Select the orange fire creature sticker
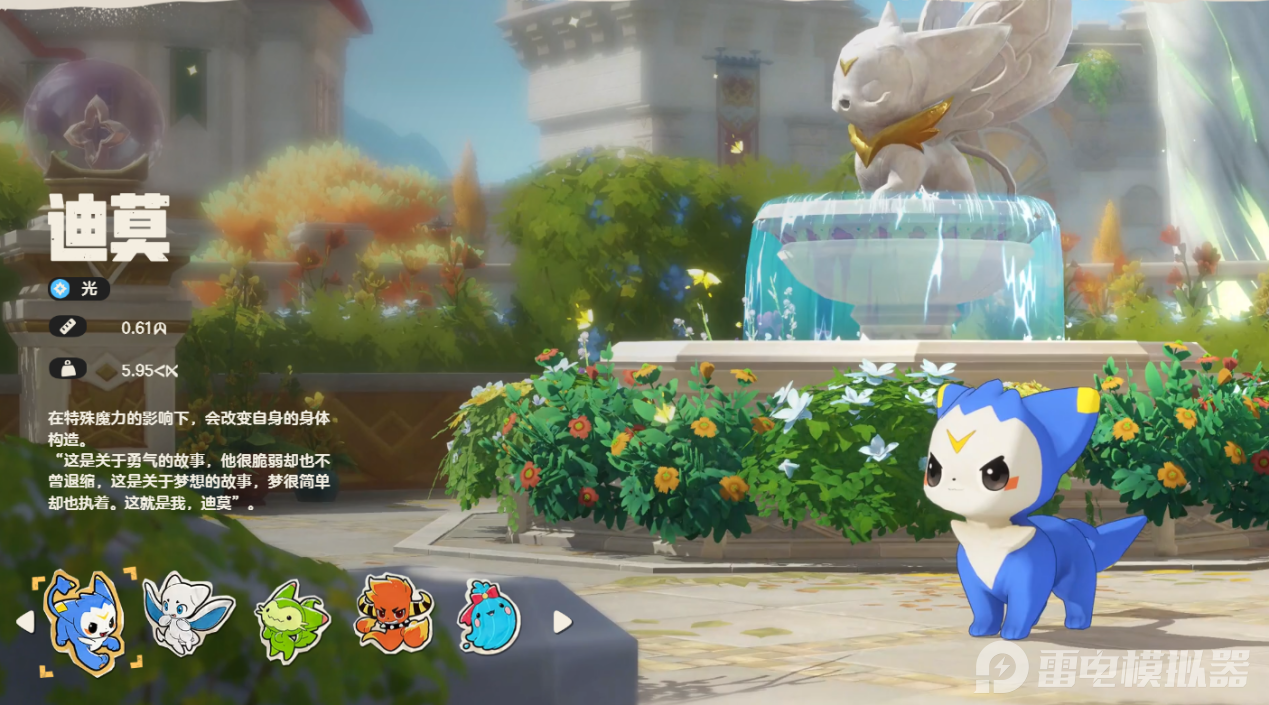The width and height of the screenshot is (1269, 705). tap(394, 614)
